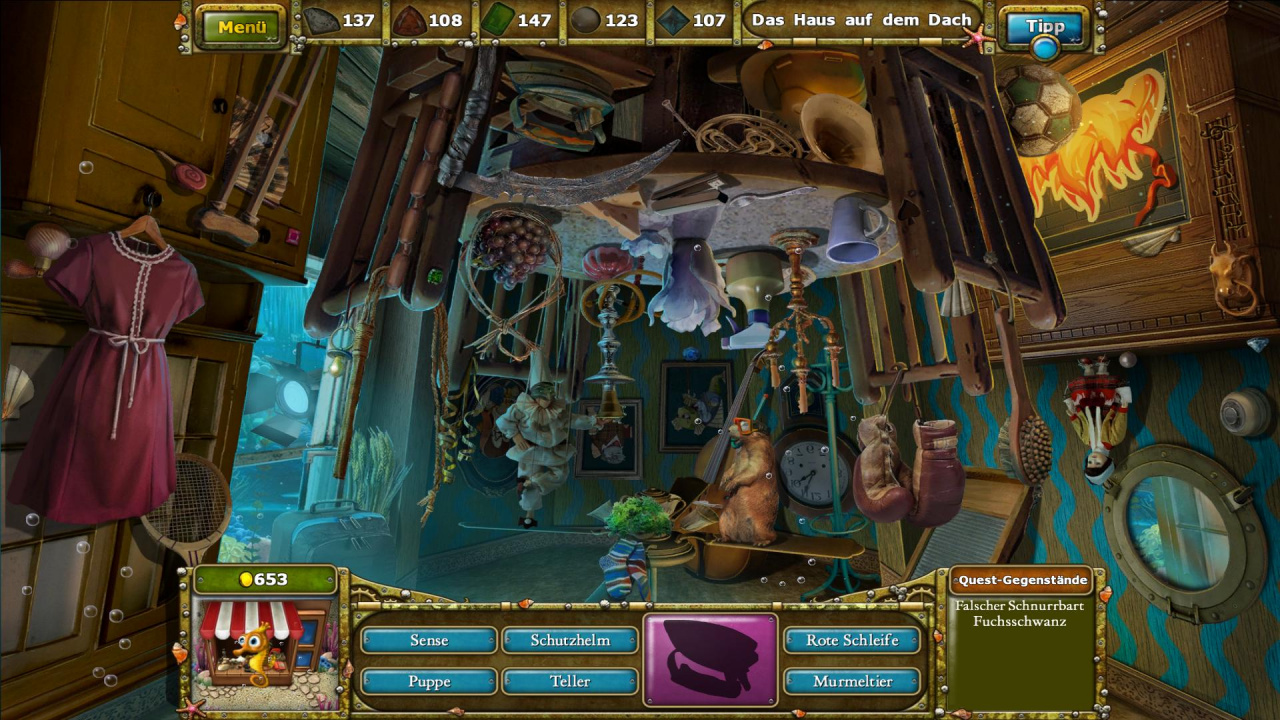Choose the Murmeltier item label

point(852,681)
